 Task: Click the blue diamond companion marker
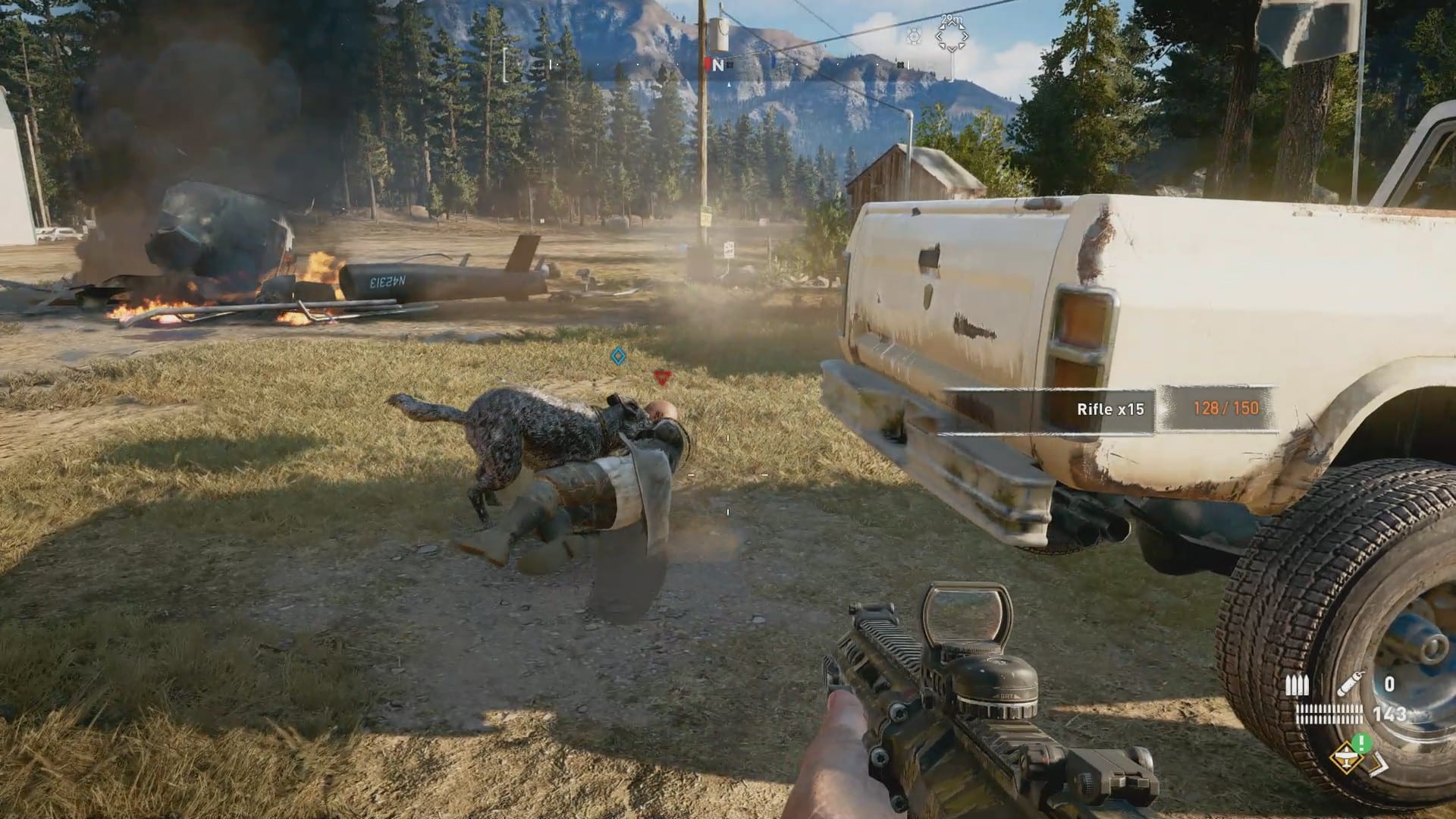tap(619, 355)
